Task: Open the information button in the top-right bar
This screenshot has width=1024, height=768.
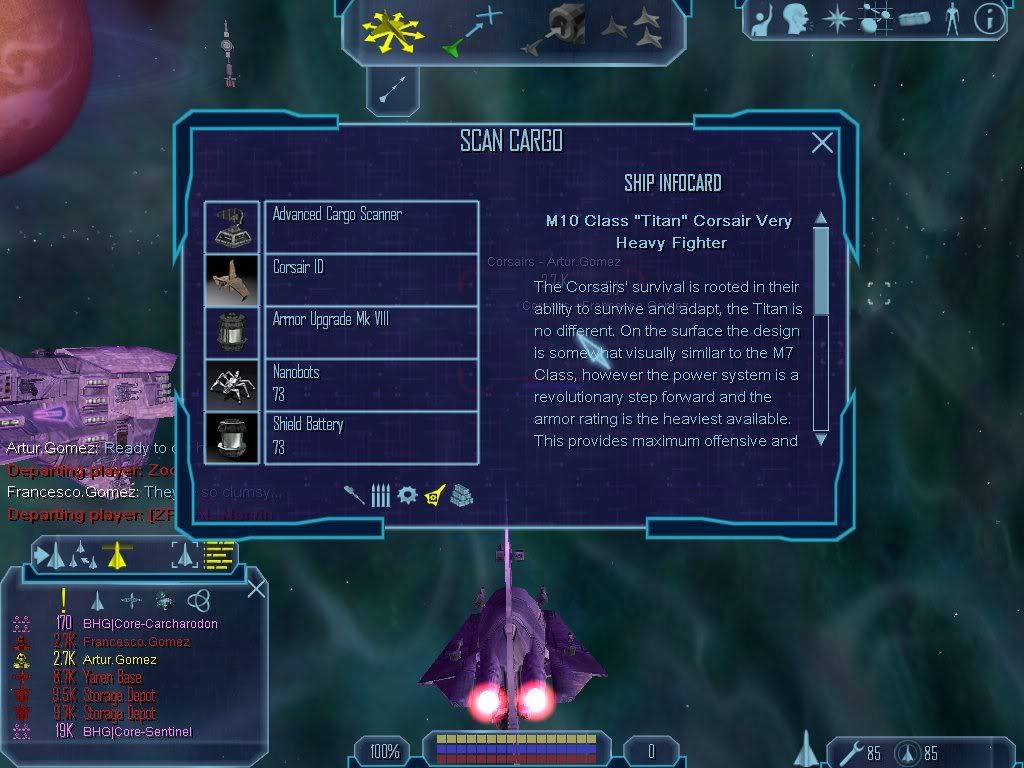Action: (989, 20)
